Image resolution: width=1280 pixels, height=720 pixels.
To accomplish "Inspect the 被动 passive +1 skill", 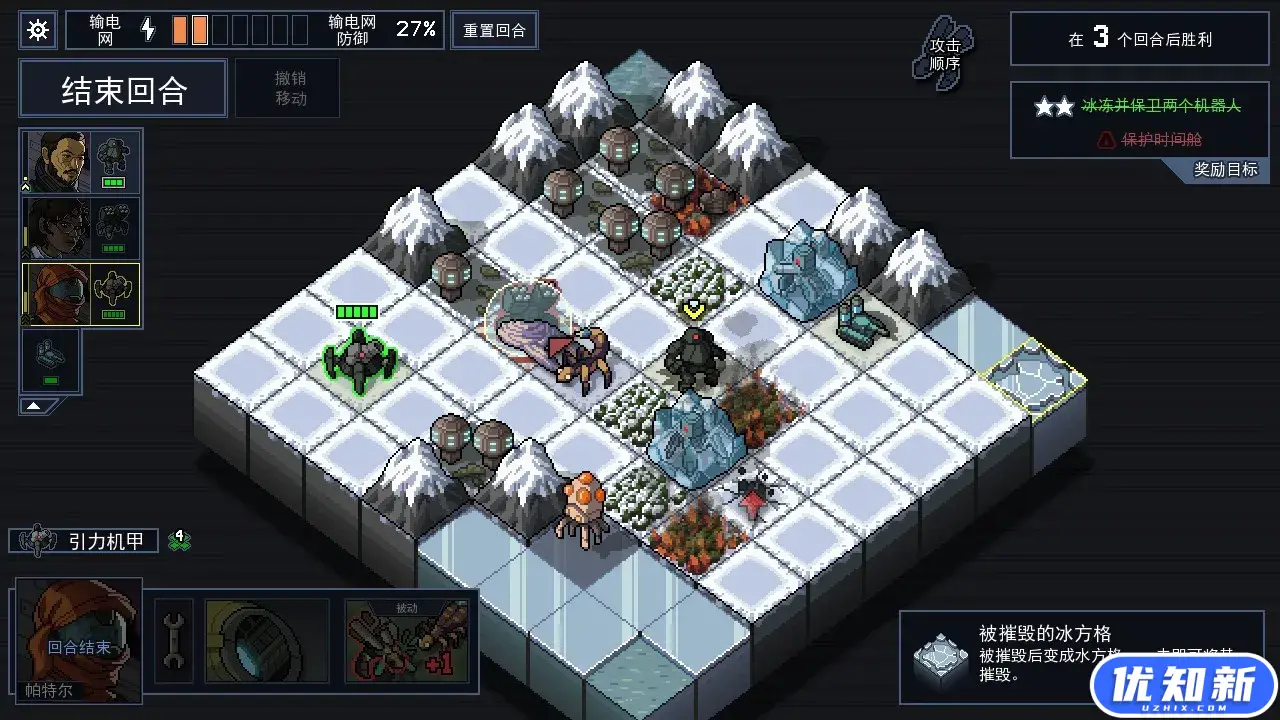I will (x=406, y=640).
